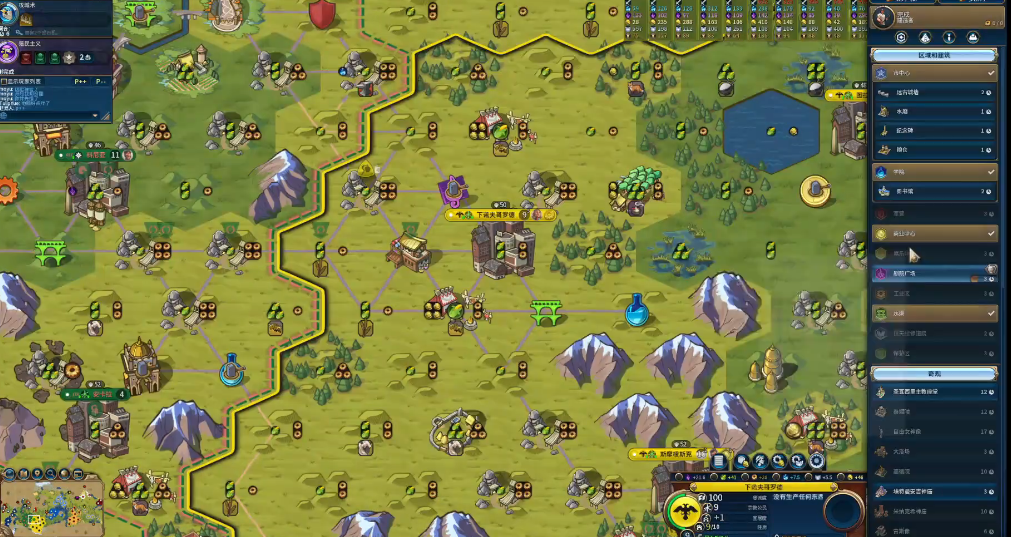The width and height of the screenshot is (1011, 537).
Task: Click the 下诺夫哥罗德 city banner
Action: (495, 214)
